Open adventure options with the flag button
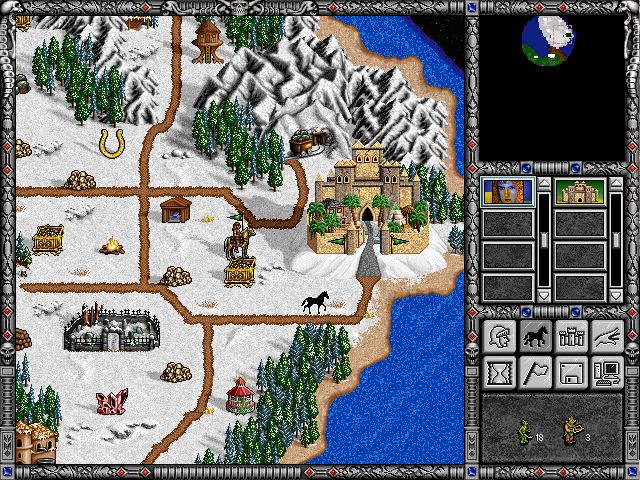 click(x=534, y=374)
